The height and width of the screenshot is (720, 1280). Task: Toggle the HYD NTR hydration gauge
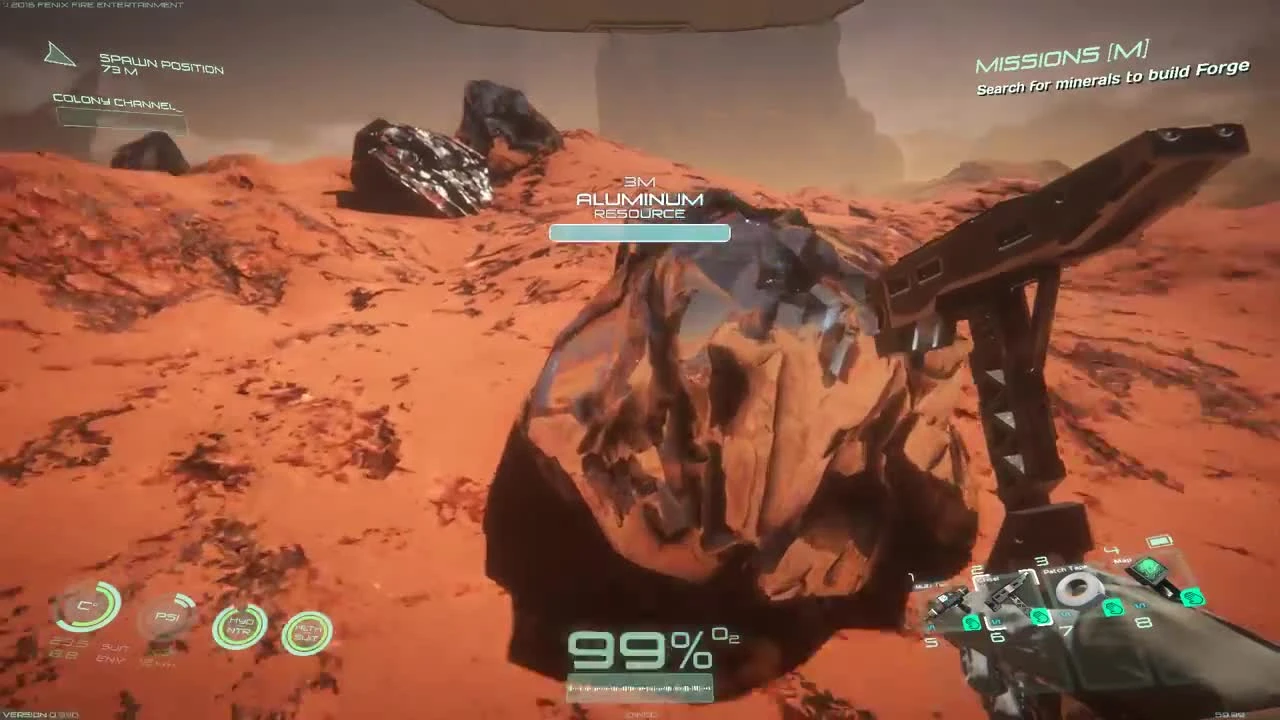[240, 625]
